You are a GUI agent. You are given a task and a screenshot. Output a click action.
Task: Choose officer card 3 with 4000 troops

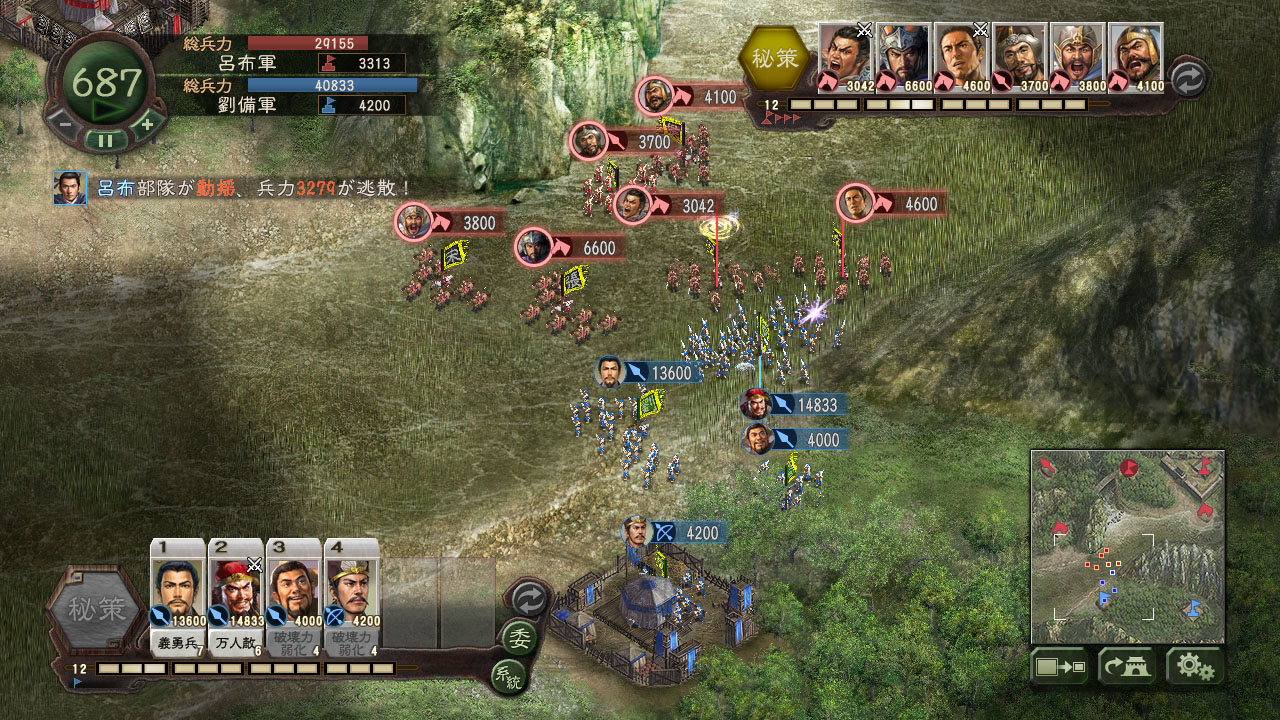click(x=294, y=595)
